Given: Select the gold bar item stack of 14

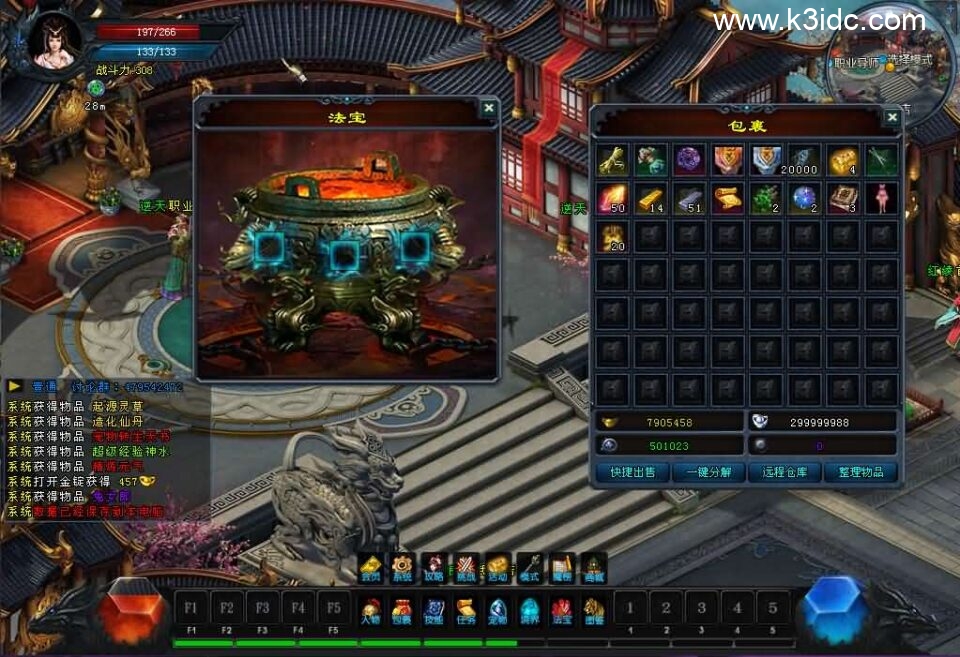Looking at the screenshot, I should [650, 198].
